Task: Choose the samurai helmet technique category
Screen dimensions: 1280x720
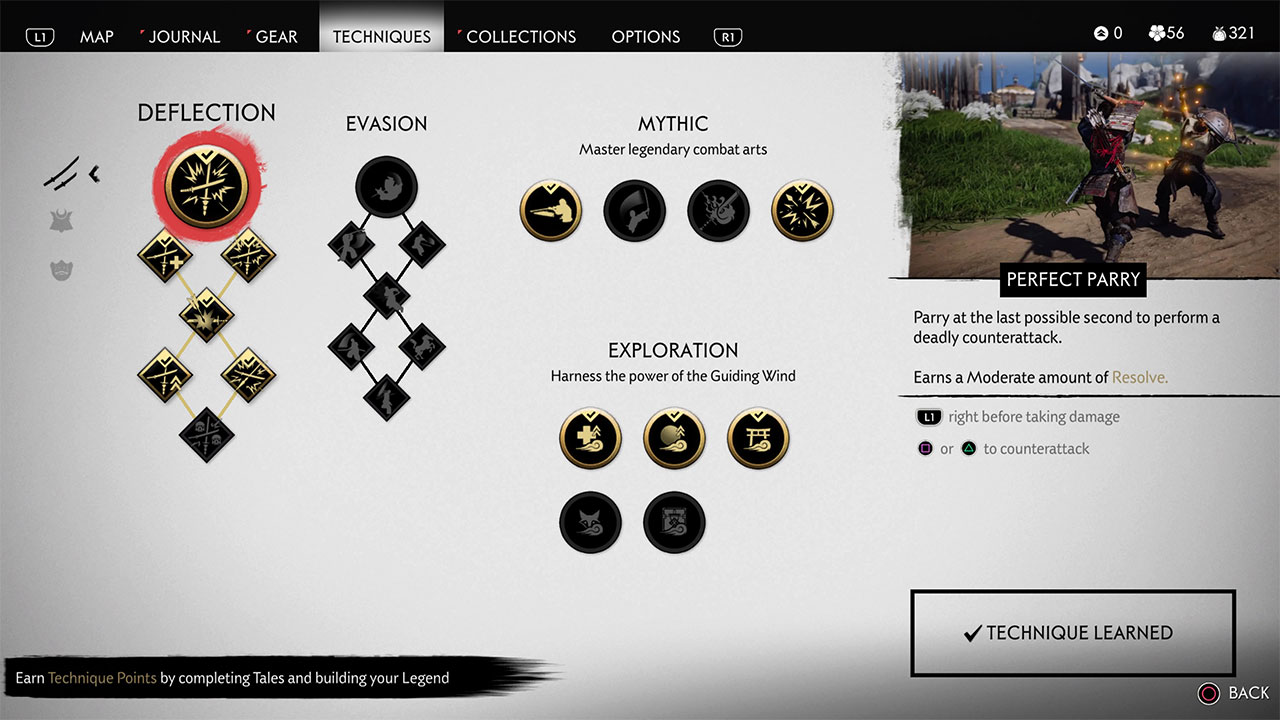Action: pos(62,222)
